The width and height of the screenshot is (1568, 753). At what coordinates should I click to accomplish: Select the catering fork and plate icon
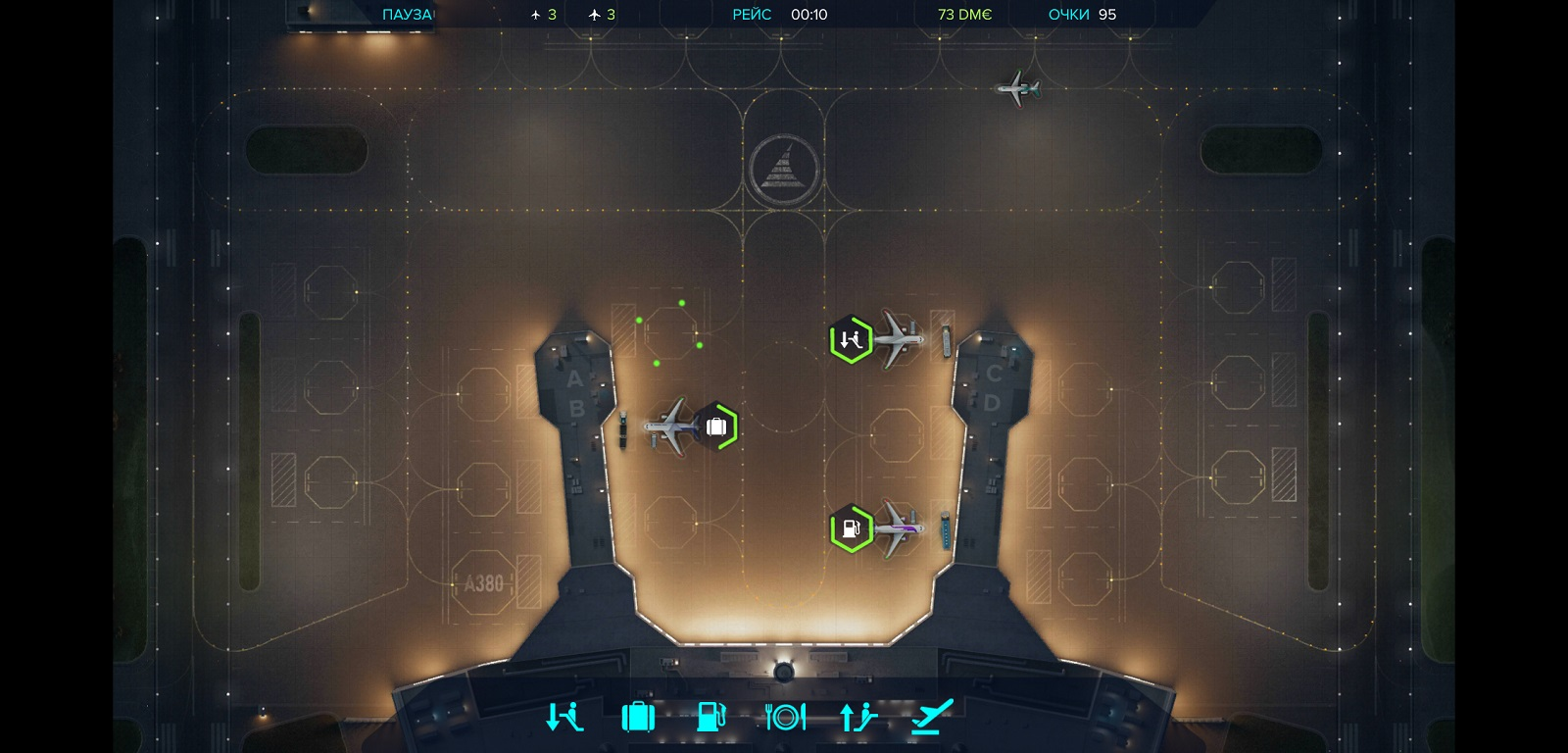tap(785, 717)
